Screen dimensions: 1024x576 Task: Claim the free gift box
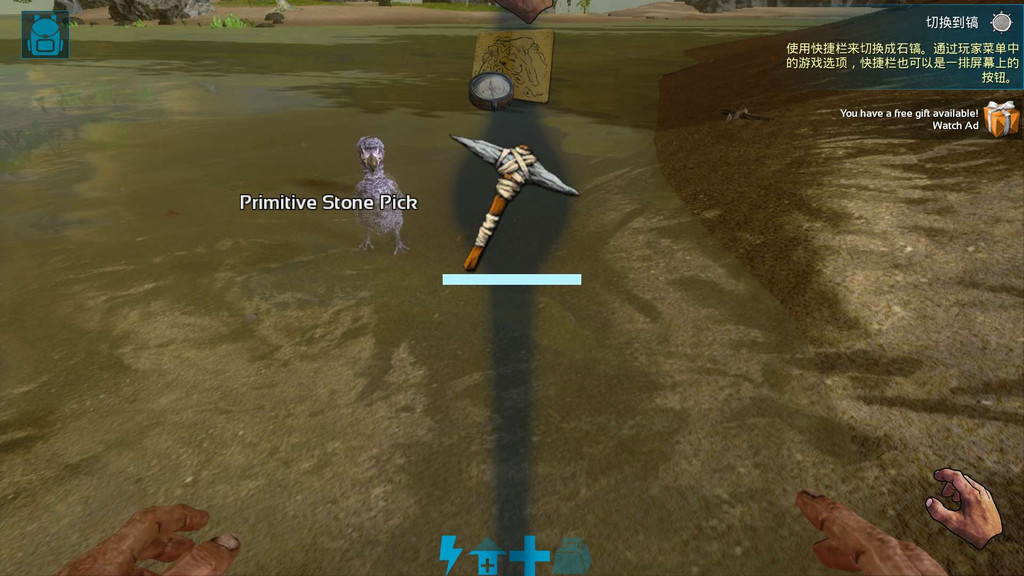coord(1000,119)
